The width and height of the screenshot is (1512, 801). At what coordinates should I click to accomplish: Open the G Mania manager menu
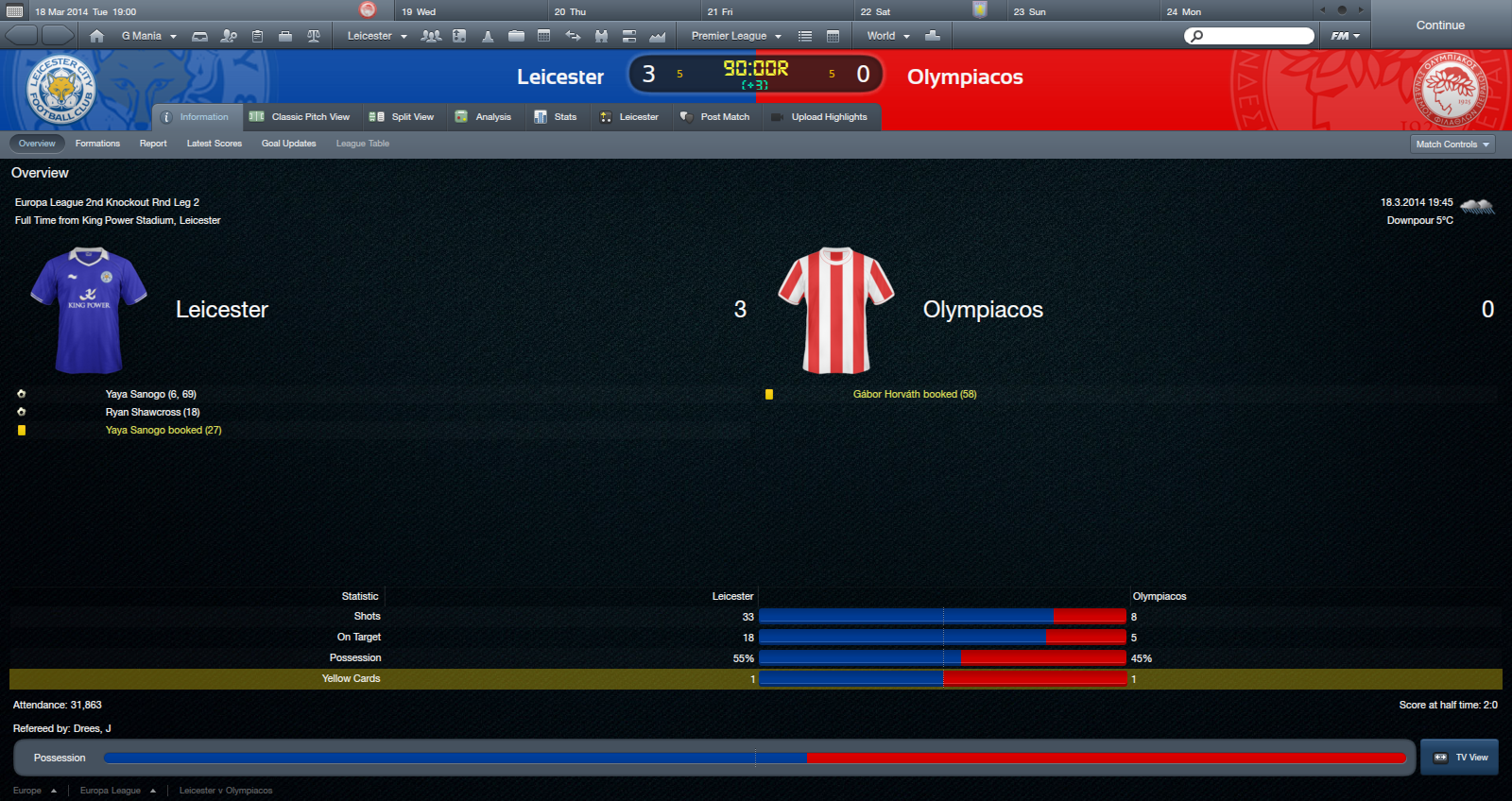coord(148,36)
